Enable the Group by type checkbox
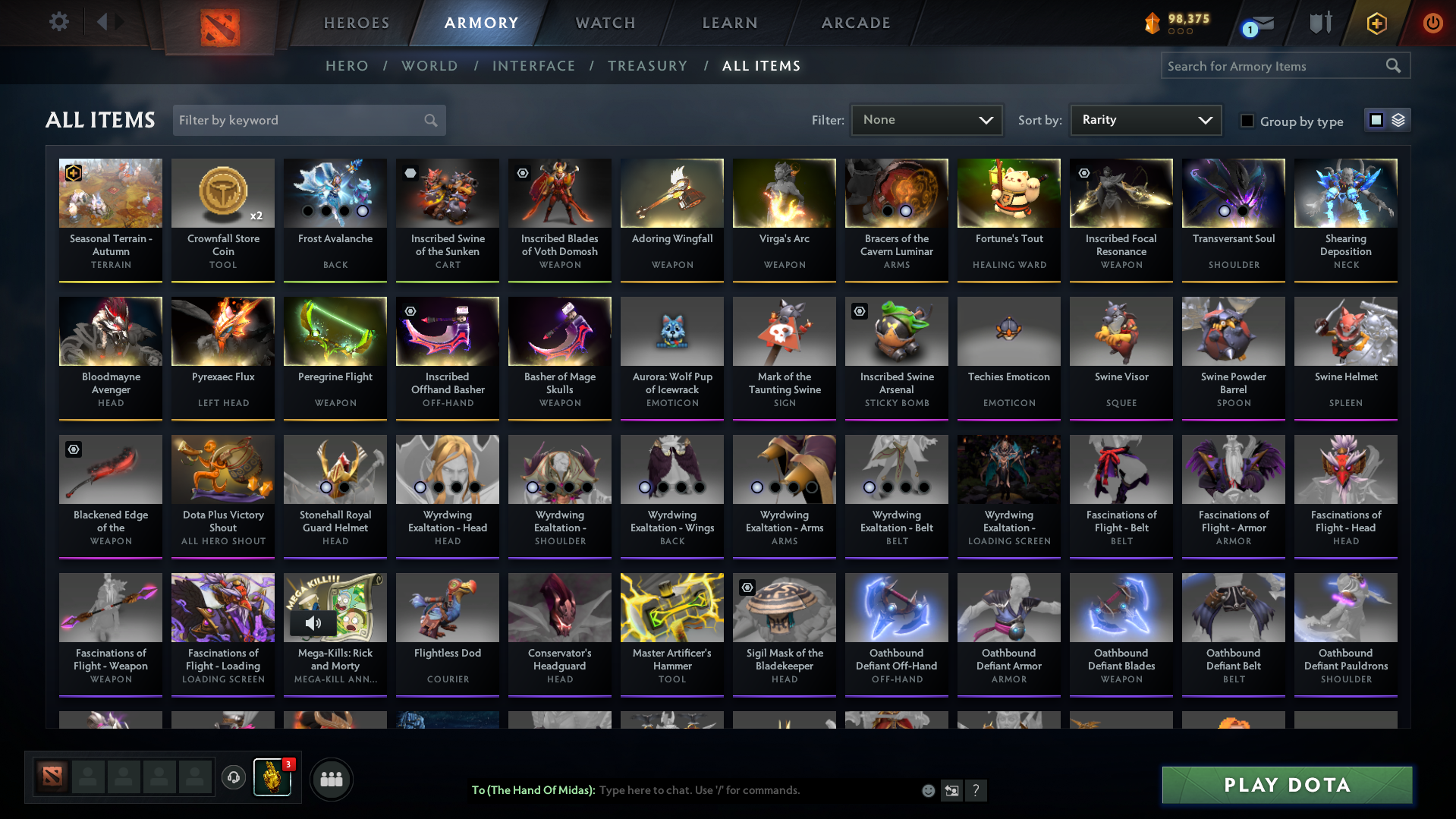The image size is (1456, 819). [x=1247, y=121]
